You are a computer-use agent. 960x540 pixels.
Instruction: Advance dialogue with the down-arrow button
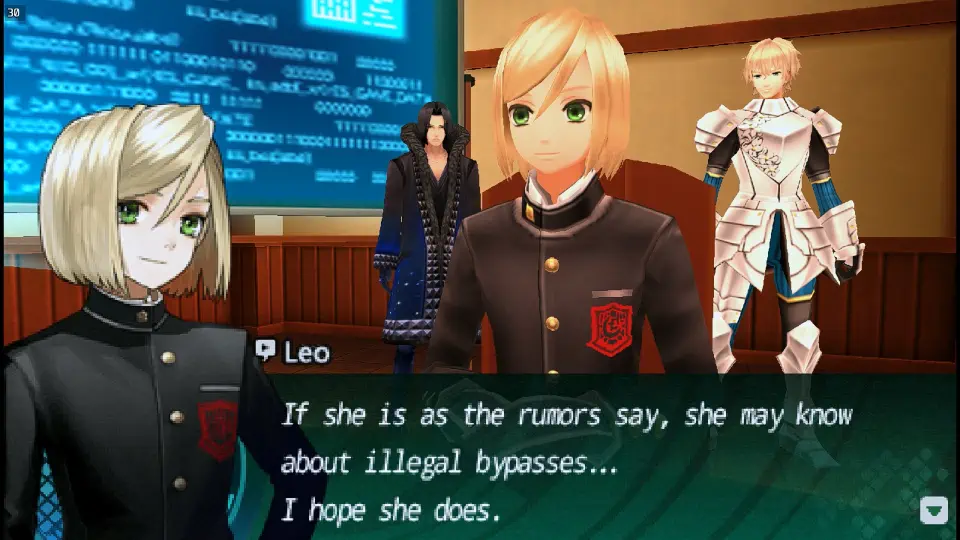click(933, 511)
